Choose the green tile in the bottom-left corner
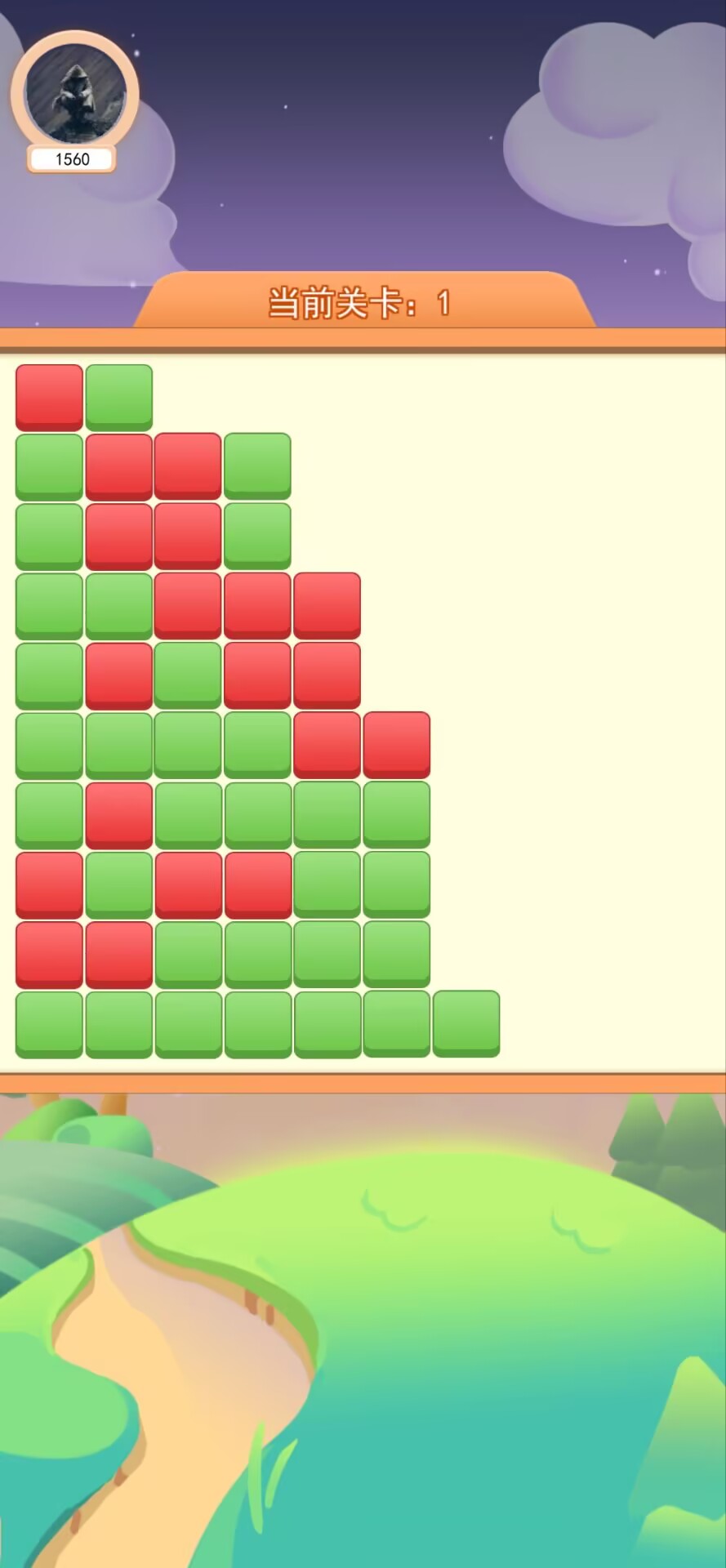Screen dimensions: 726x1568 (49, 1024)
